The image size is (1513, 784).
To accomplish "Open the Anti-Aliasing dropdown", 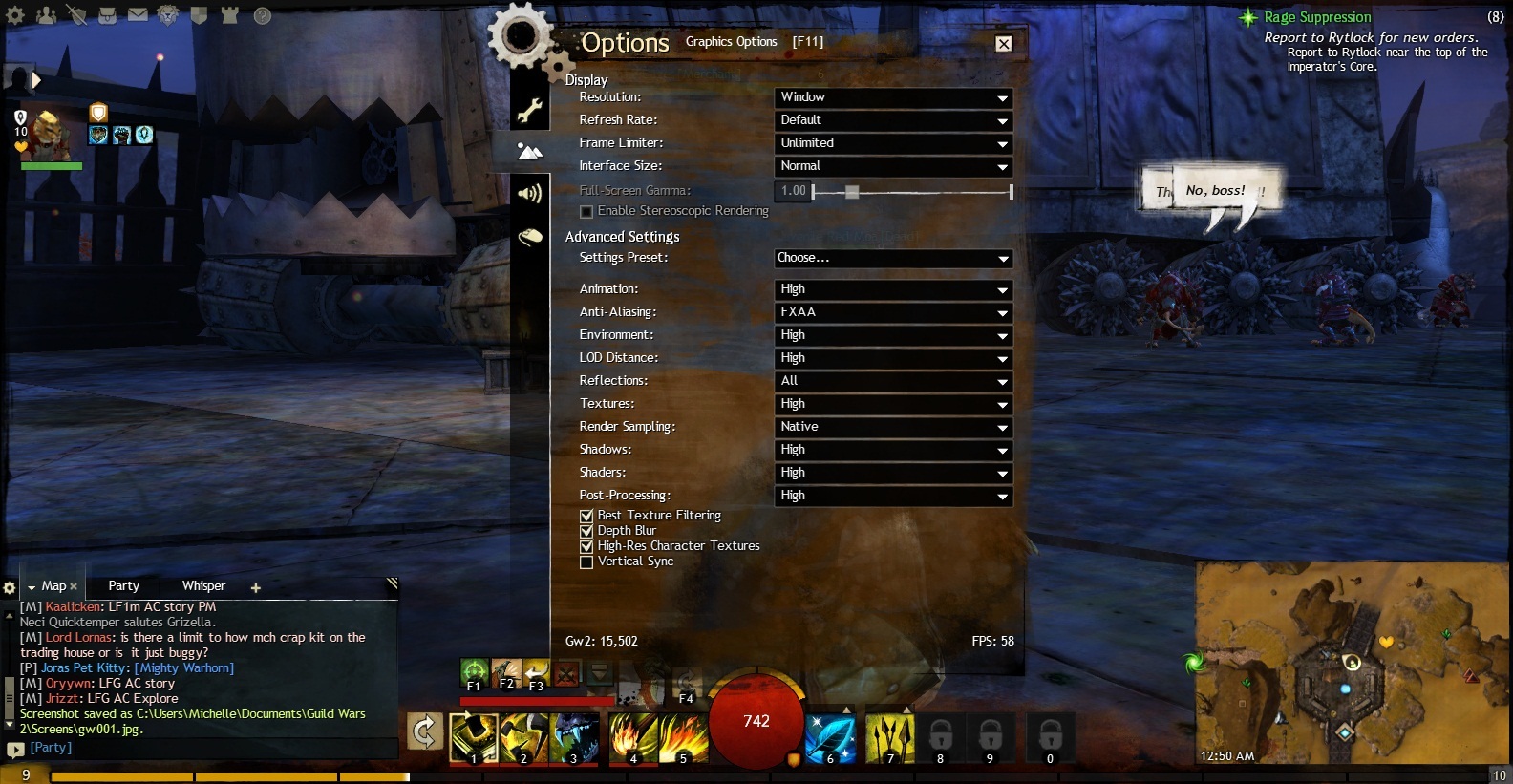I will 892,312.
